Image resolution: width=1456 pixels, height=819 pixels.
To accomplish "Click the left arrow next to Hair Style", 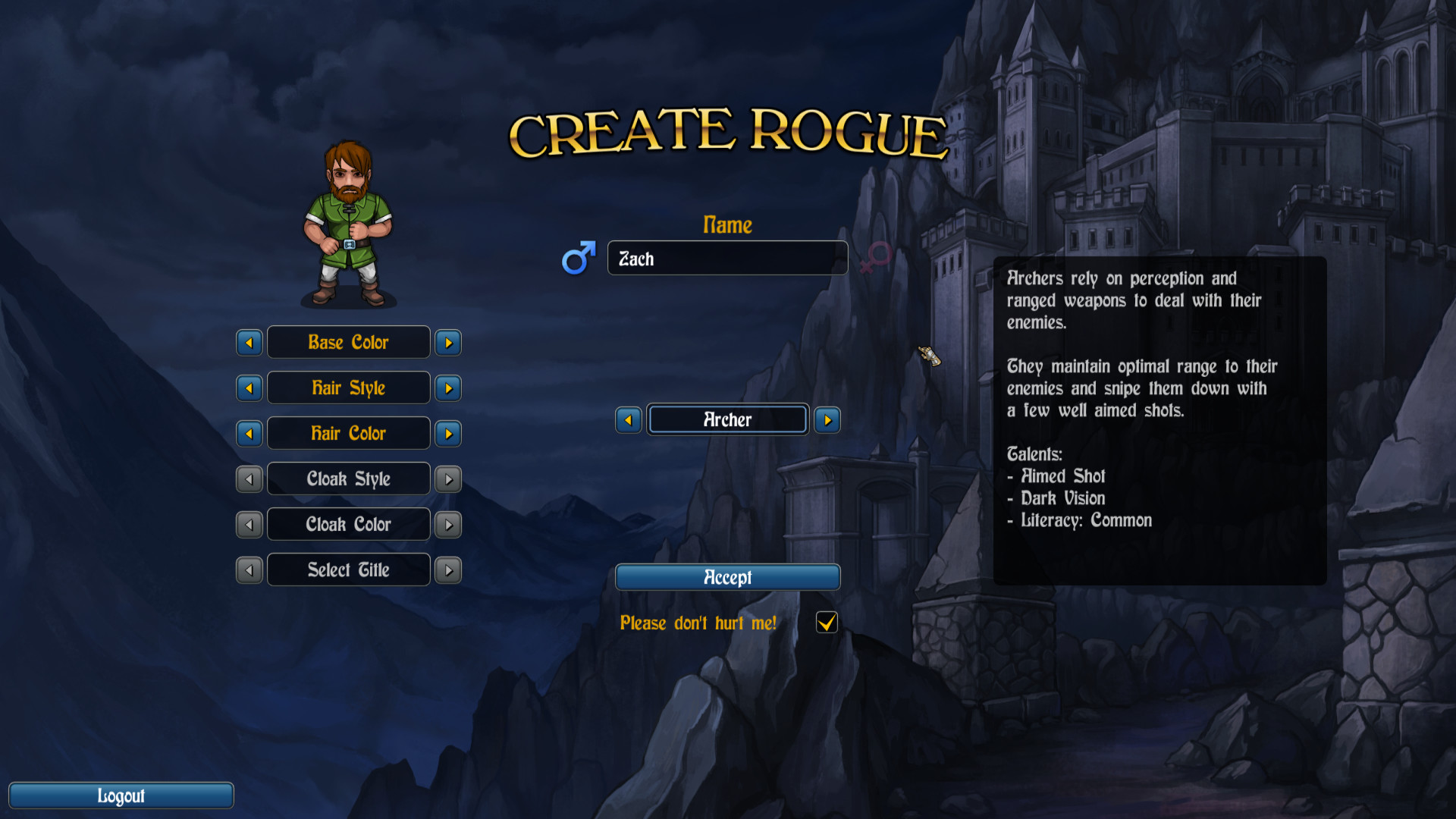I will point(249,388).
